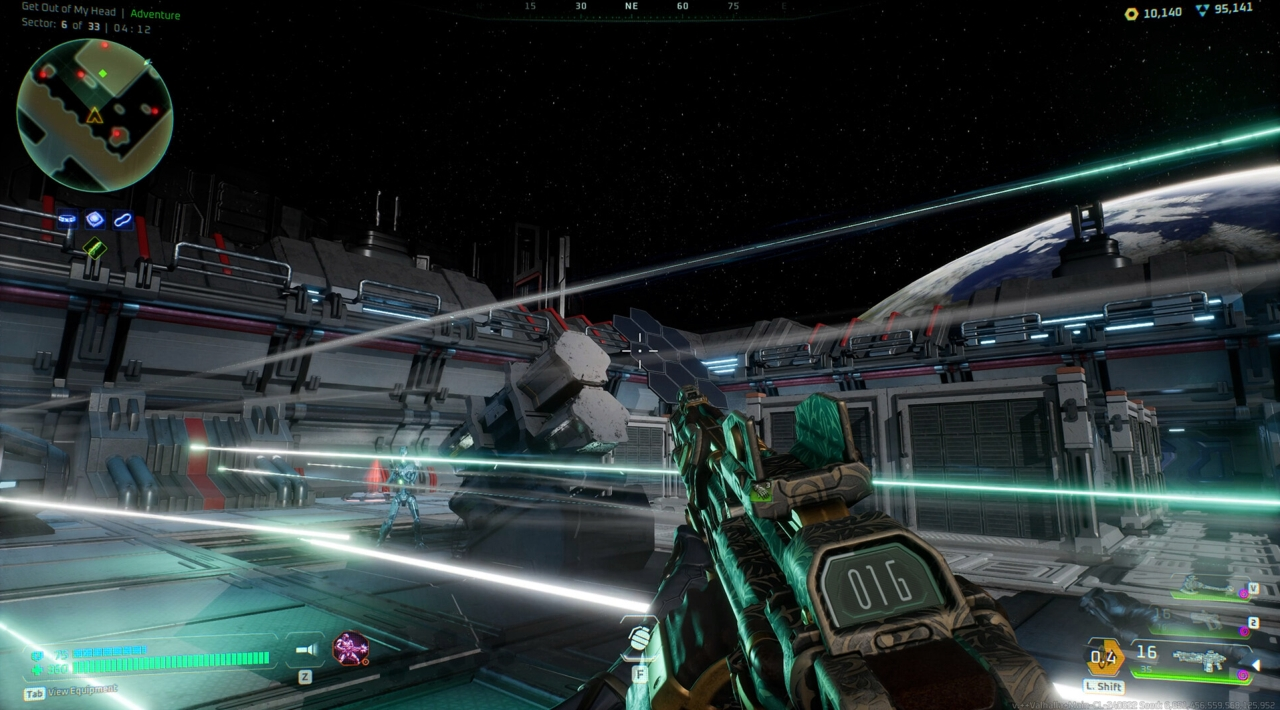
Task: Select the pink armored character portrait
Action: (350, 648)
